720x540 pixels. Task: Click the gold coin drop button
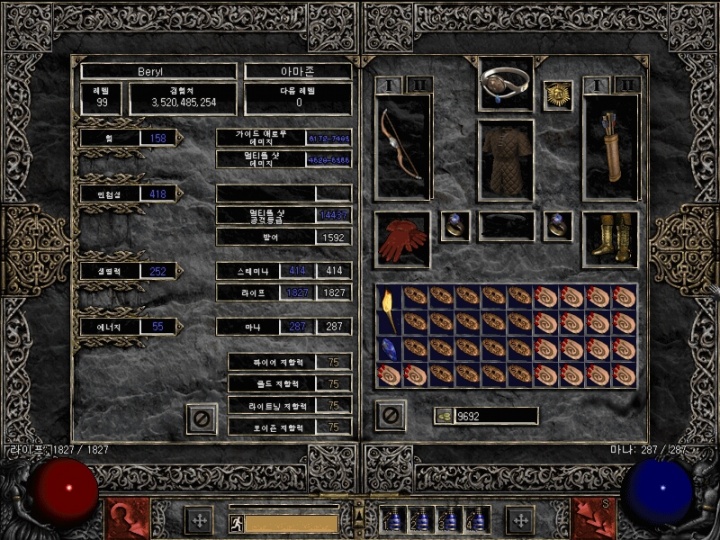443,415
